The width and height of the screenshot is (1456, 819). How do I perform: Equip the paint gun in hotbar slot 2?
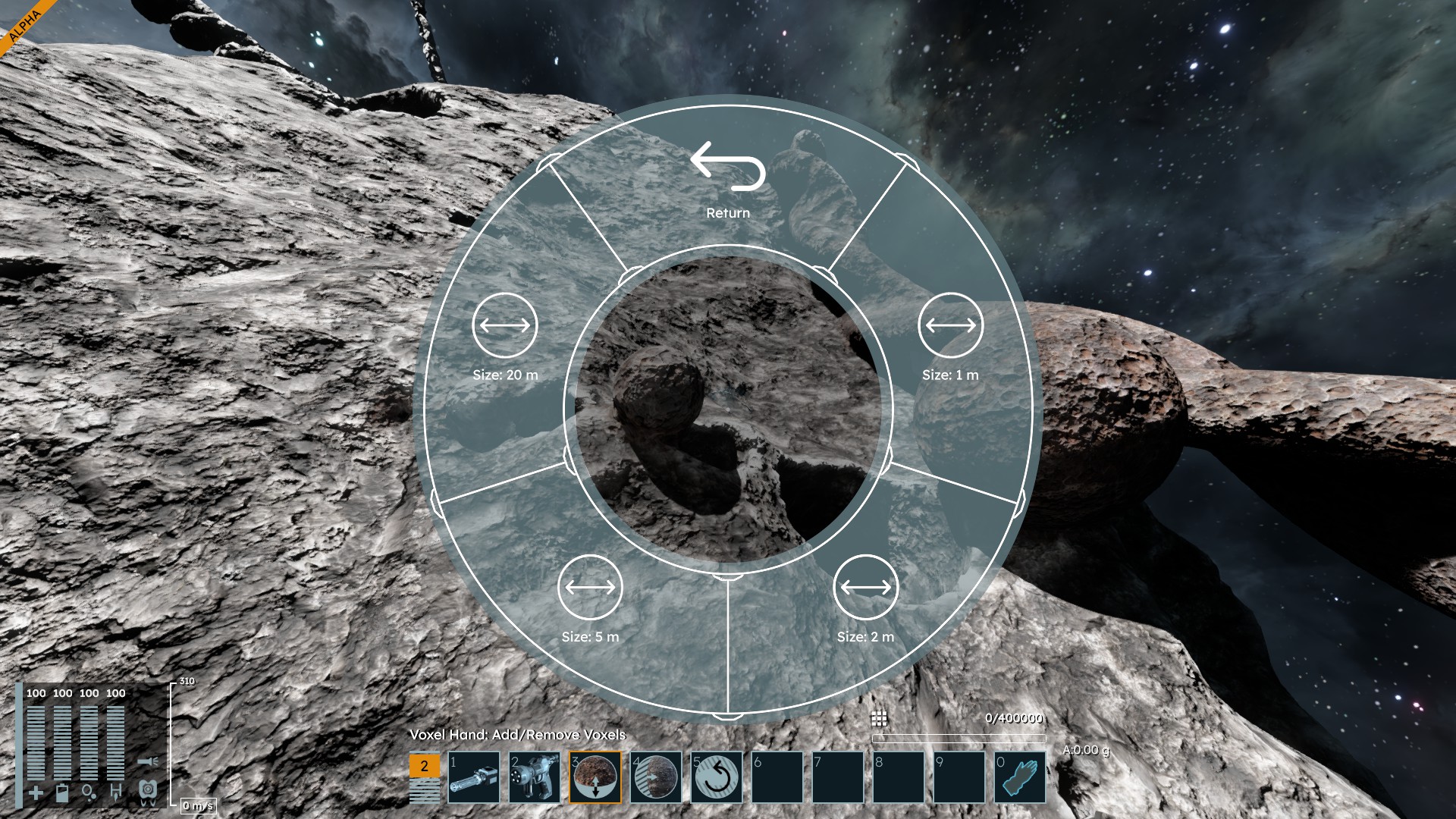click(x=535, y=777)
